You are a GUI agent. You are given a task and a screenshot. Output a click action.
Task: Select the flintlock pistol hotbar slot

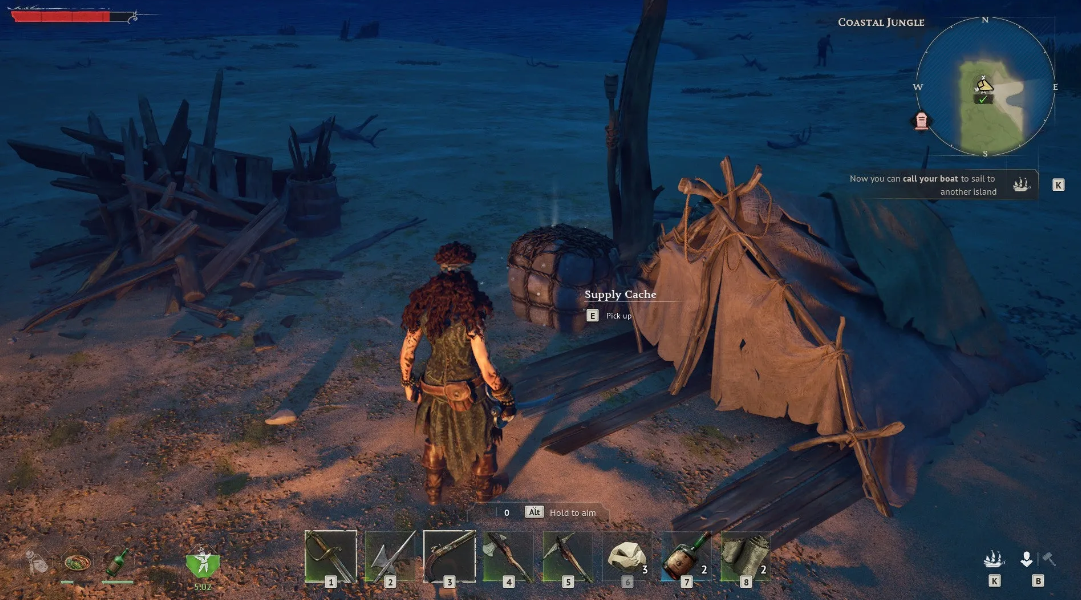point(449,555)
